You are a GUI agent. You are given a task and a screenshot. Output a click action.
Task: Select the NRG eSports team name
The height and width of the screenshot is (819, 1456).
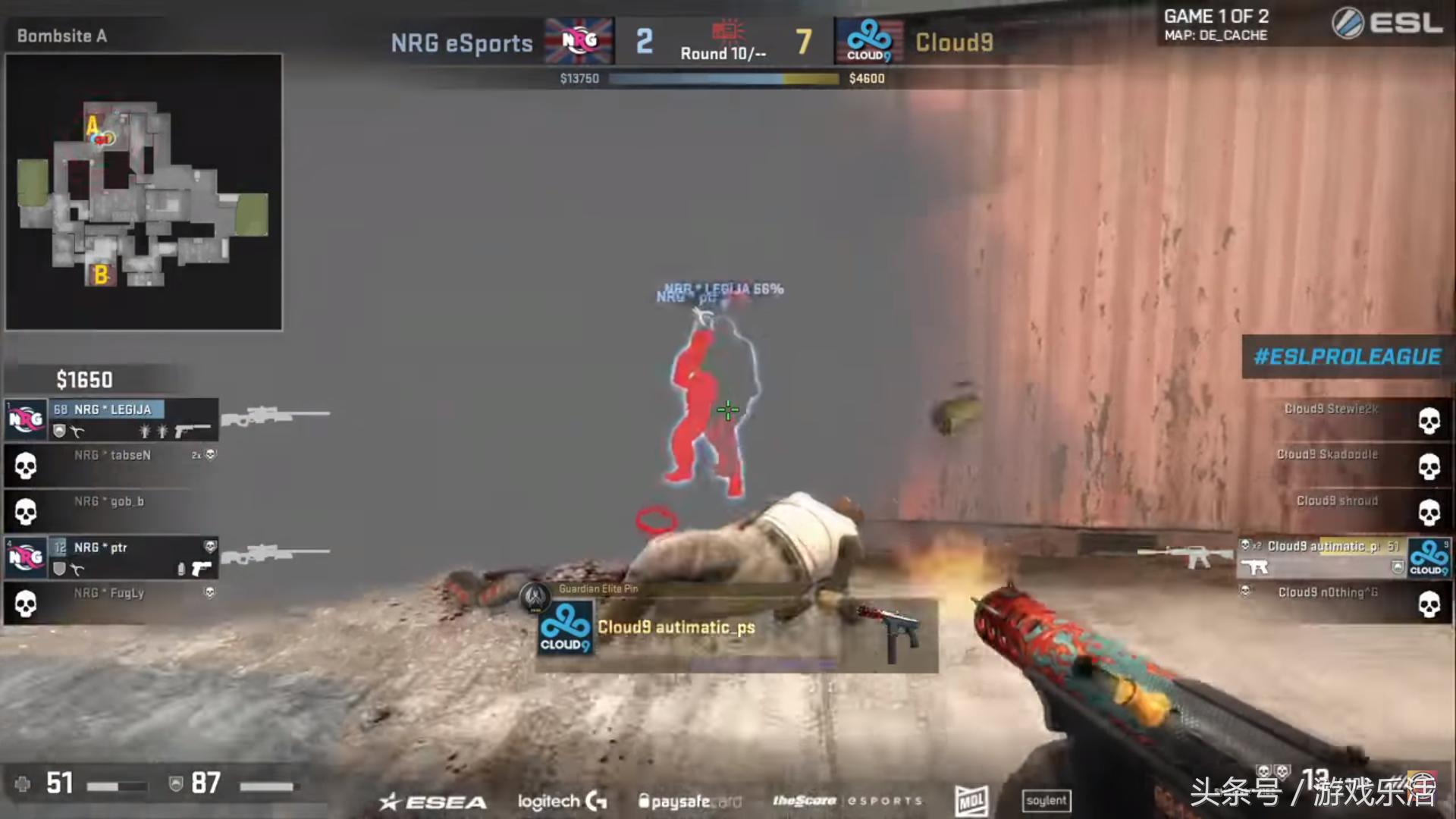click(461, 42)
